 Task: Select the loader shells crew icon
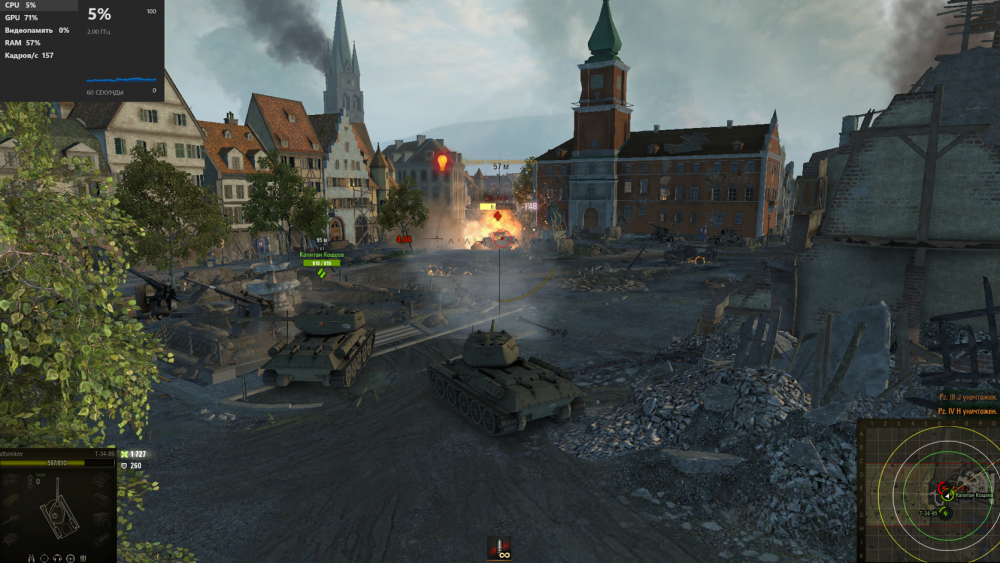83,558
